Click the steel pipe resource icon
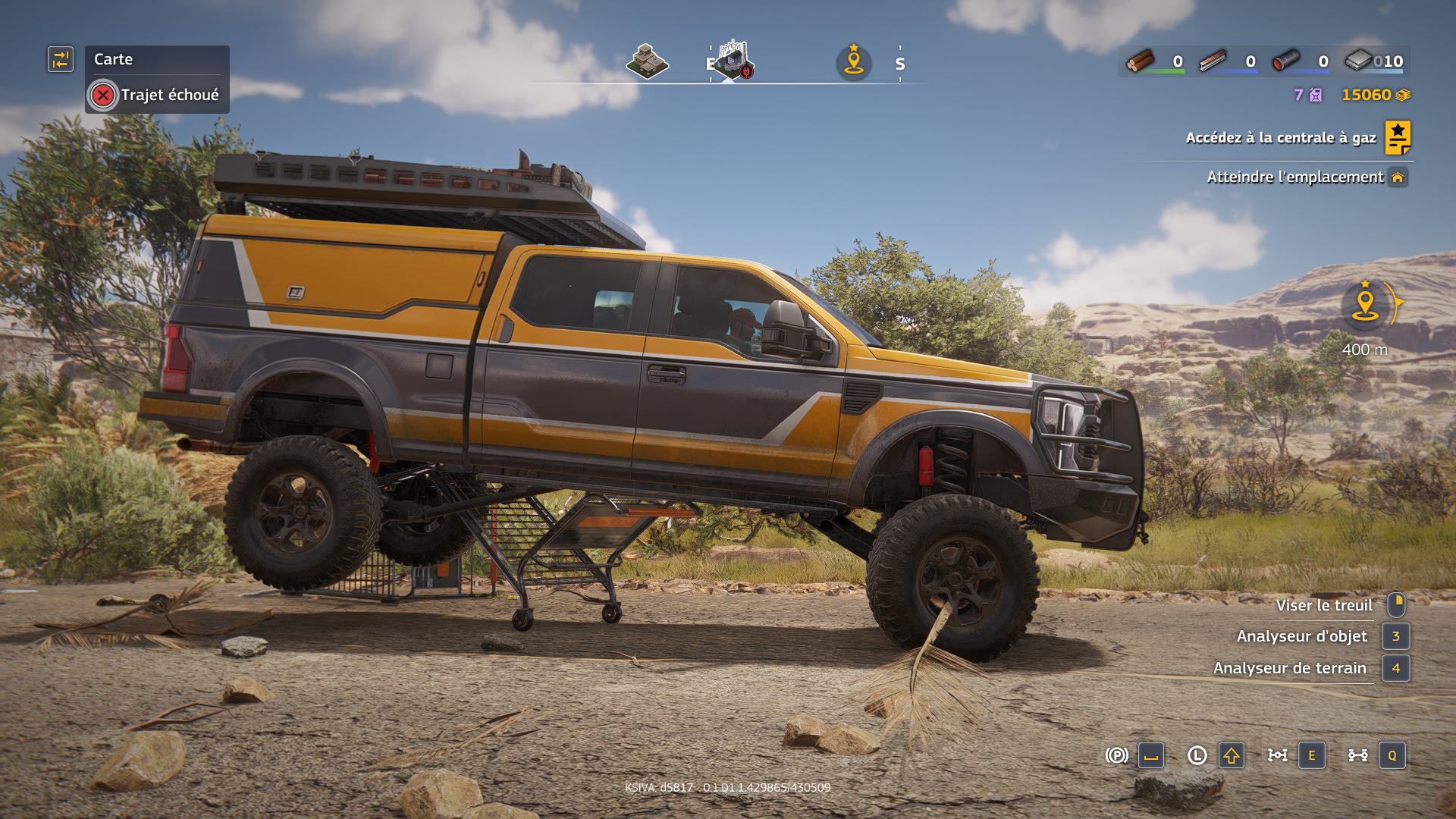The image size is (1456, 819). (x=1285, y=61)
